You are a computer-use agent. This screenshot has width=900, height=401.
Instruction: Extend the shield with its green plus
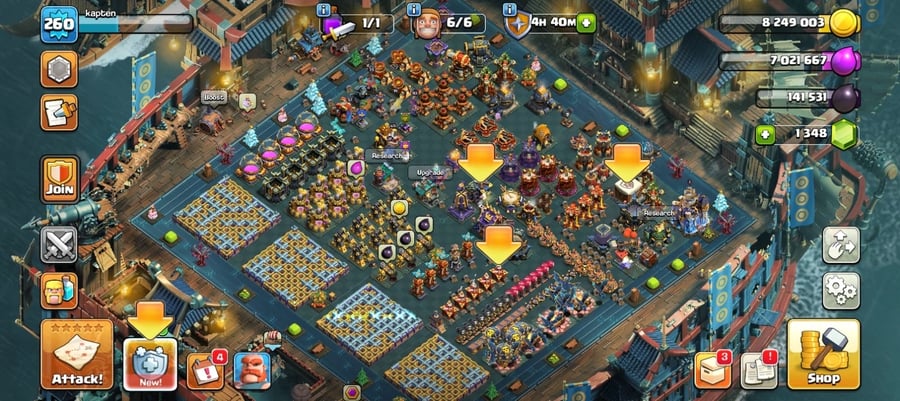coord(586,22)
